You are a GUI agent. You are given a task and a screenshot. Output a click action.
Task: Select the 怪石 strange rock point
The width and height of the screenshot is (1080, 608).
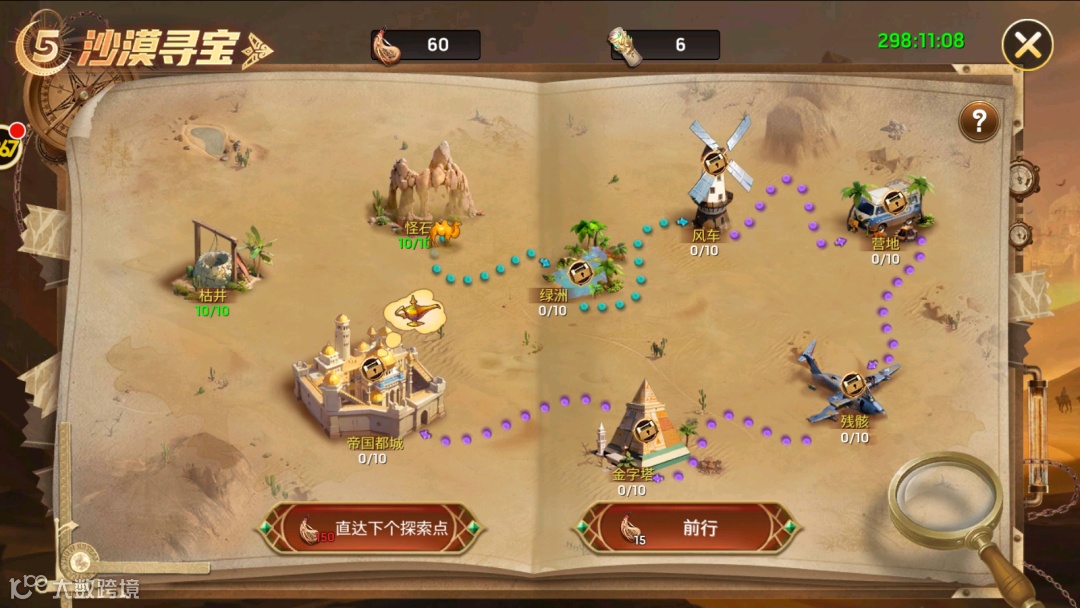(x=431, y=185)
